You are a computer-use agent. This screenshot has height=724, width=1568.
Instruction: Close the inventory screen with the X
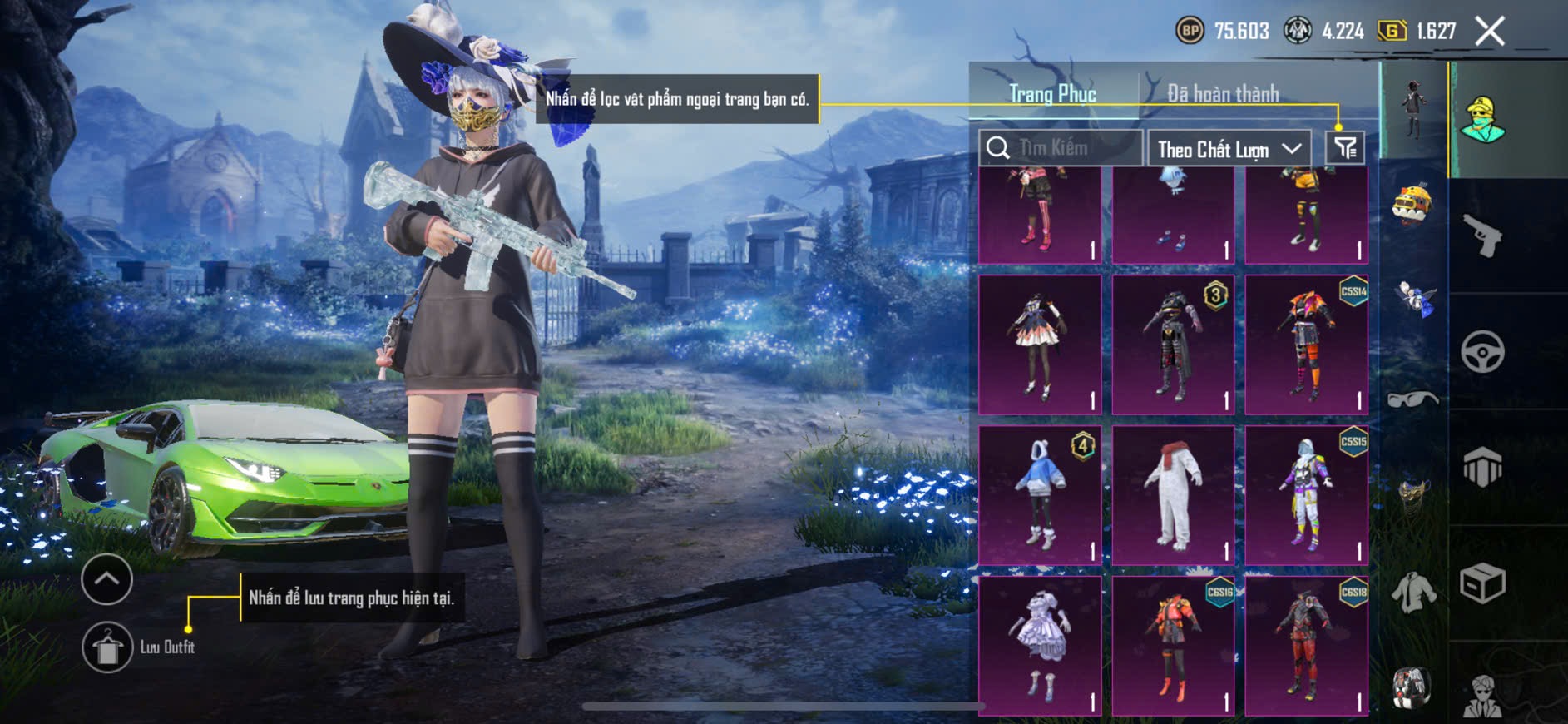click(x=1489, y=32)
